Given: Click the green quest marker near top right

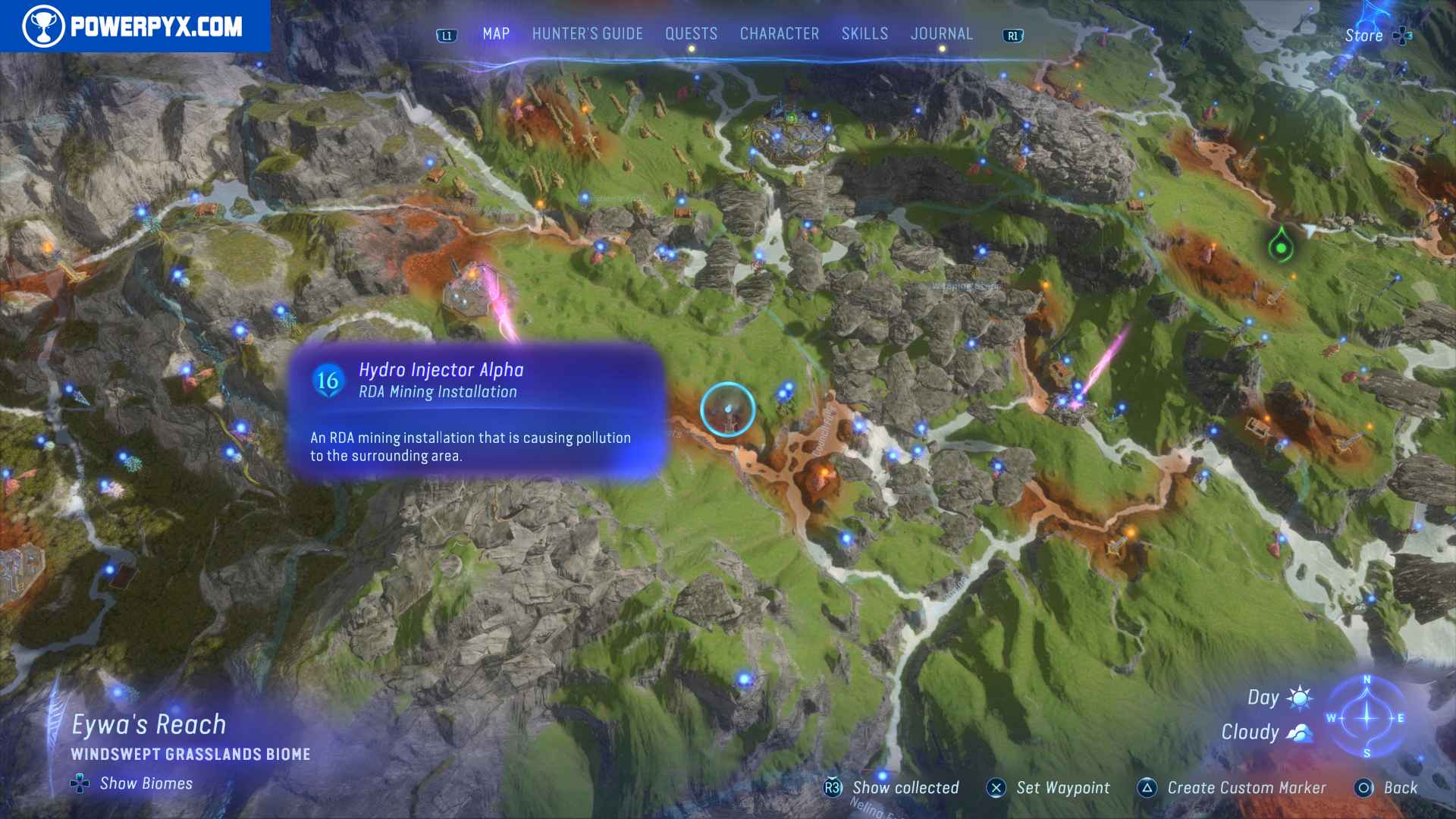Looking at the screenshot, I should (1281, 246).
